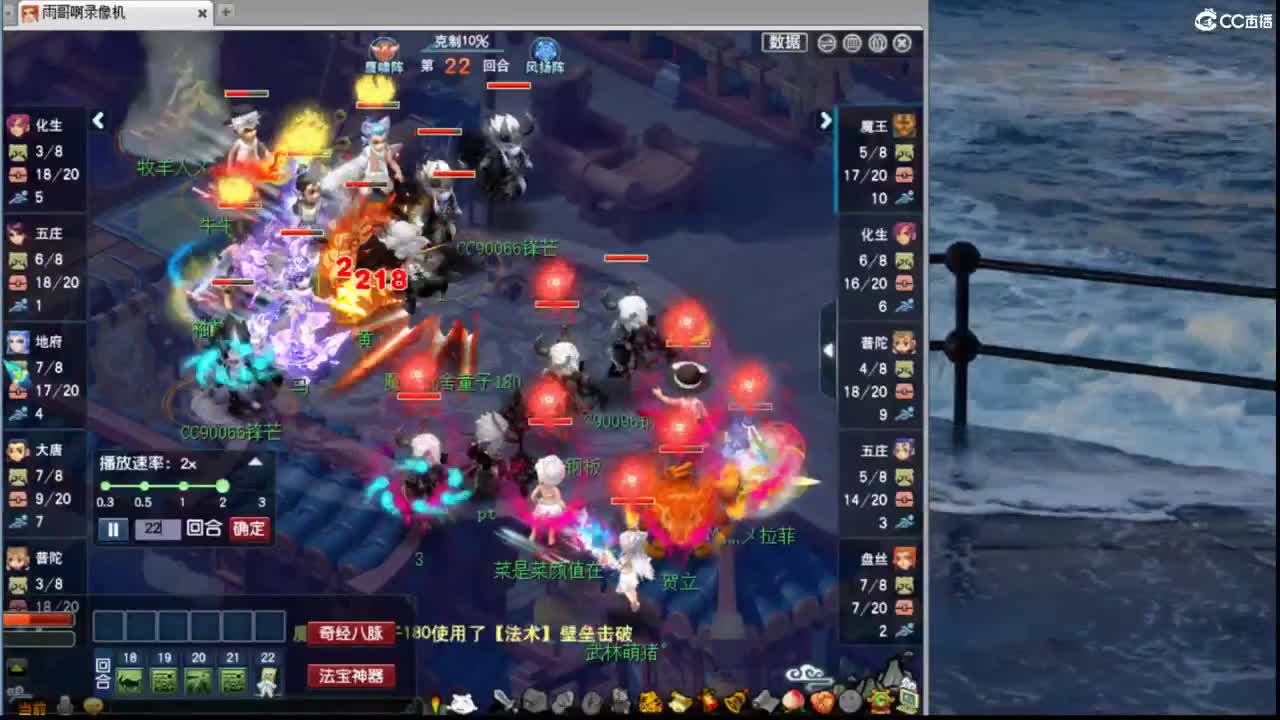
Task: Select the tiger talisman icon in the hotbar
Action: tap(648, 701)
